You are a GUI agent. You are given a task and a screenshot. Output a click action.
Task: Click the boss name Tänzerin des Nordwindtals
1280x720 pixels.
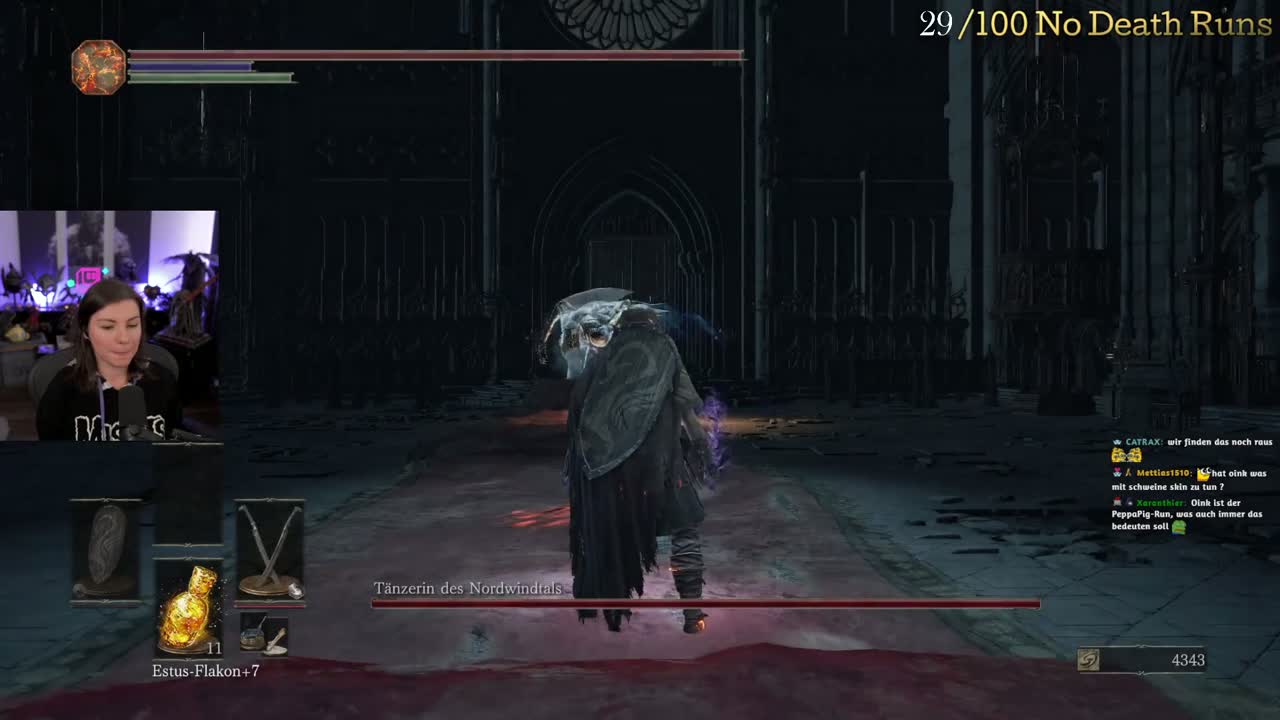coord(468,589)
